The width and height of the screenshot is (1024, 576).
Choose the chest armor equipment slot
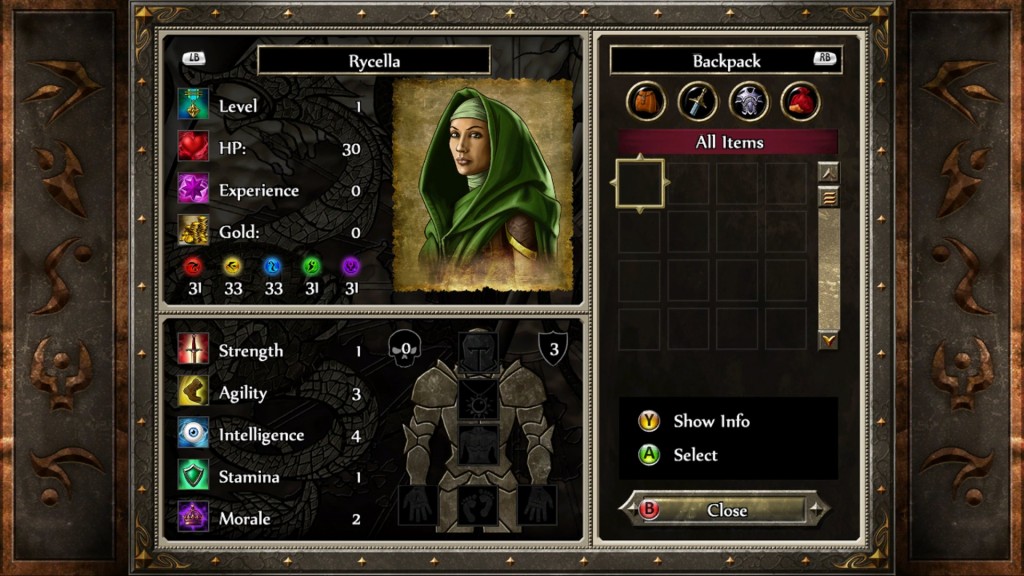point(478,443)
